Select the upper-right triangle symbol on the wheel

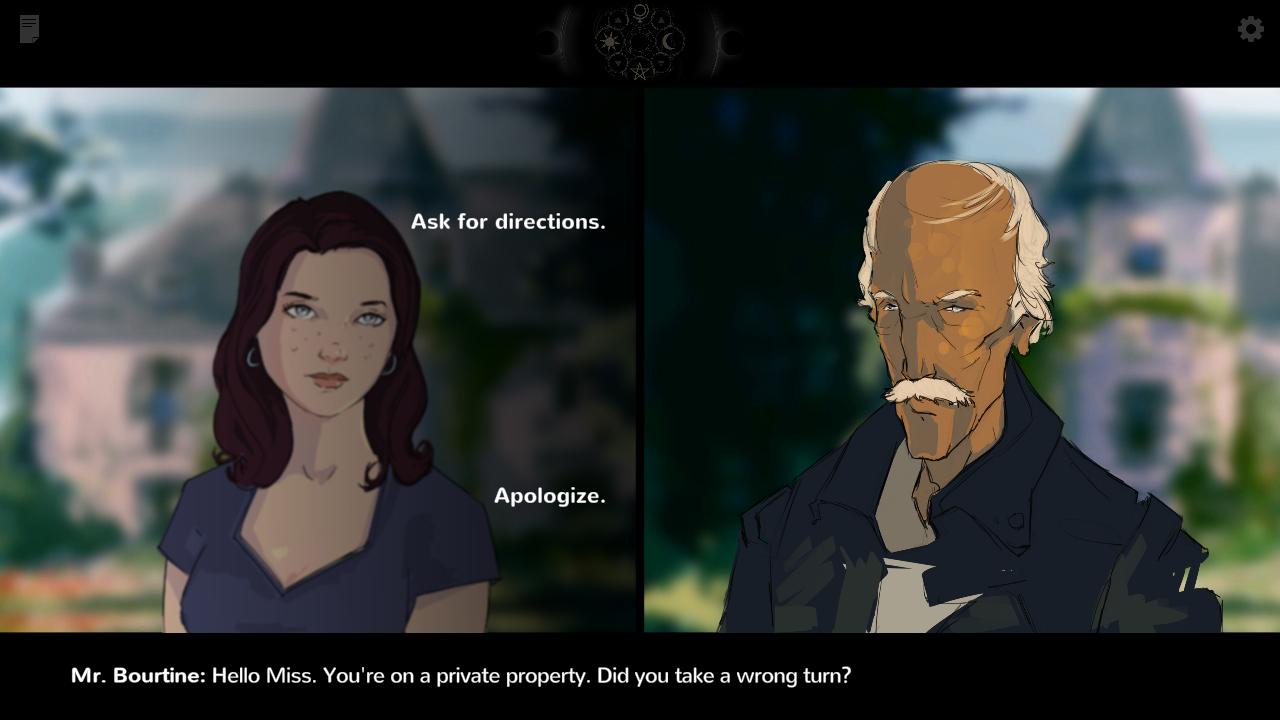pos(661,20)
